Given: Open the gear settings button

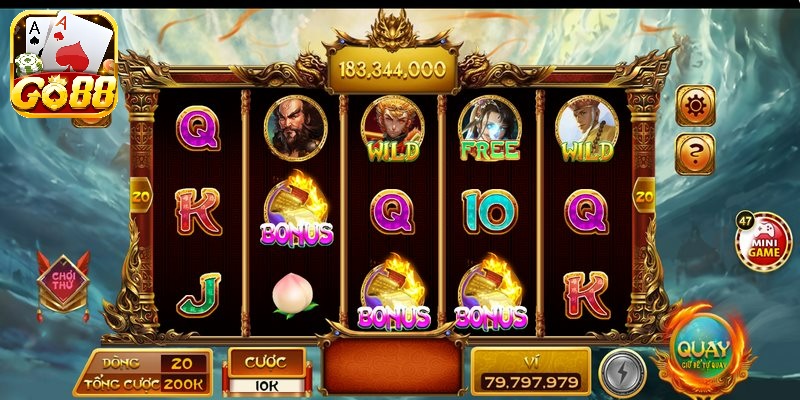Looking at the screenshot, I should (x=695, y=105).
